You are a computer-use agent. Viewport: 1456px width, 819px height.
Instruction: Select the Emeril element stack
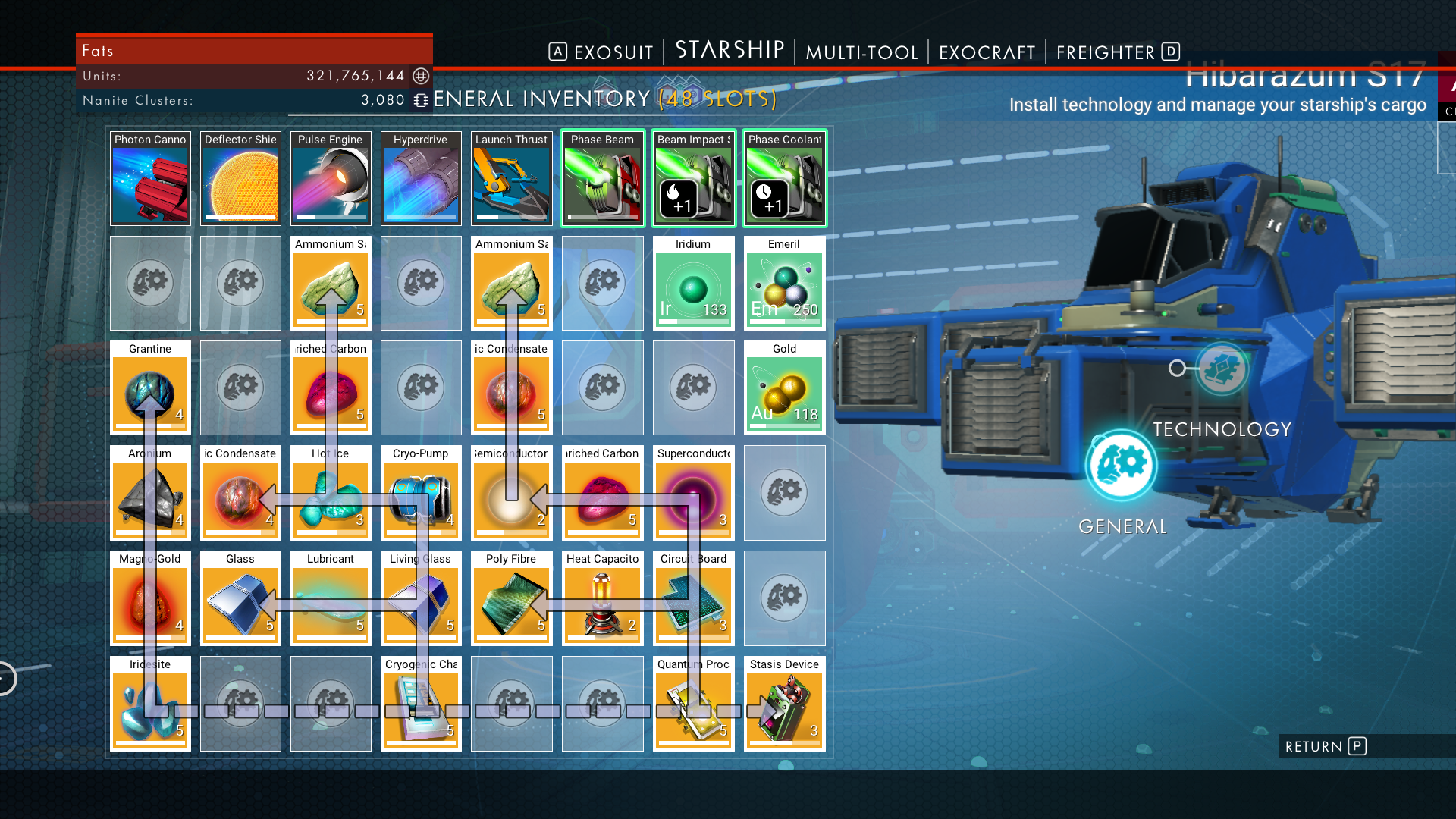point(784,282)
